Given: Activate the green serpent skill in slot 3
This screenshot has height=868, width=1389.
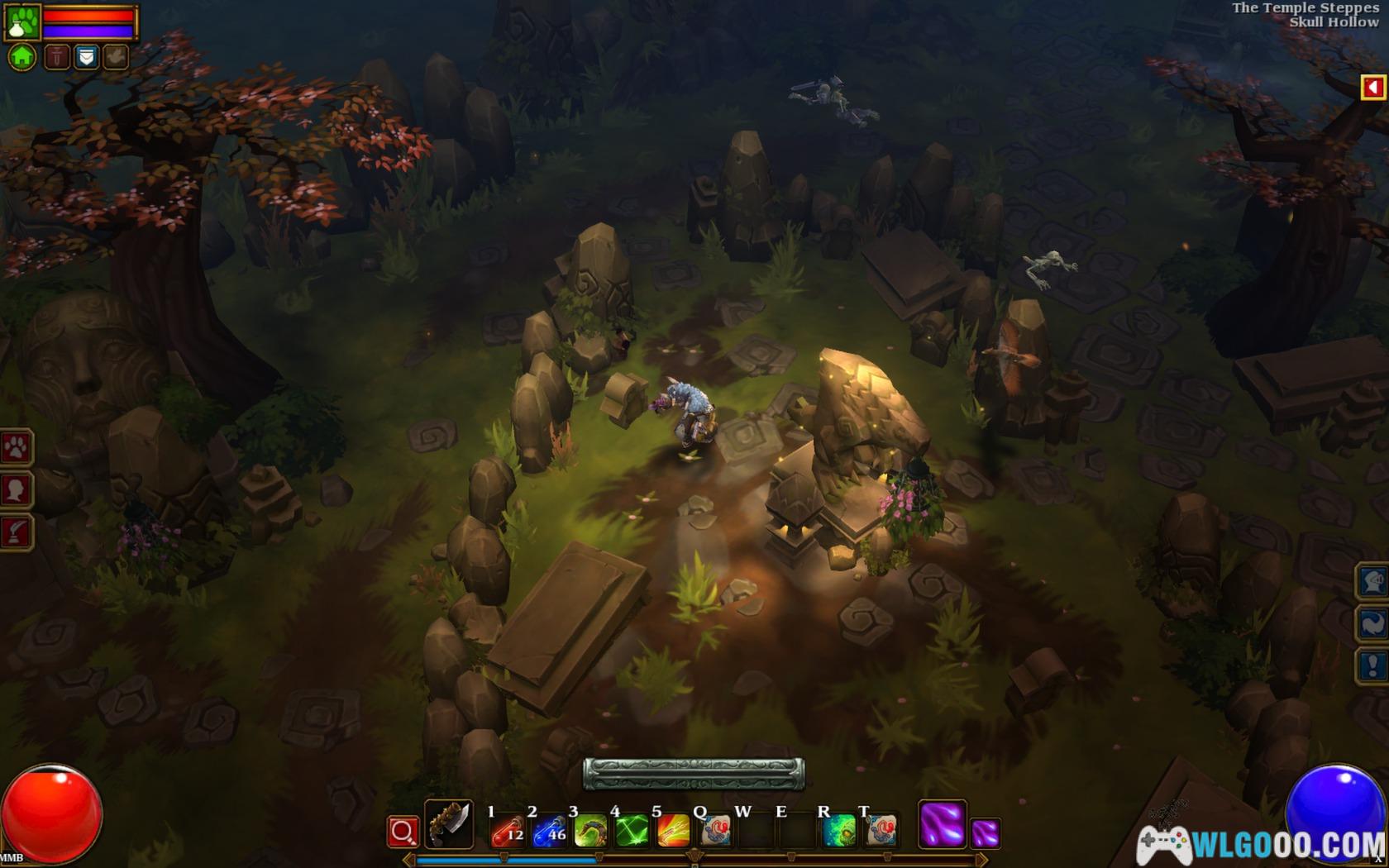Looking at the screenshot, I should pyautogui.click(x=590, y=831).
